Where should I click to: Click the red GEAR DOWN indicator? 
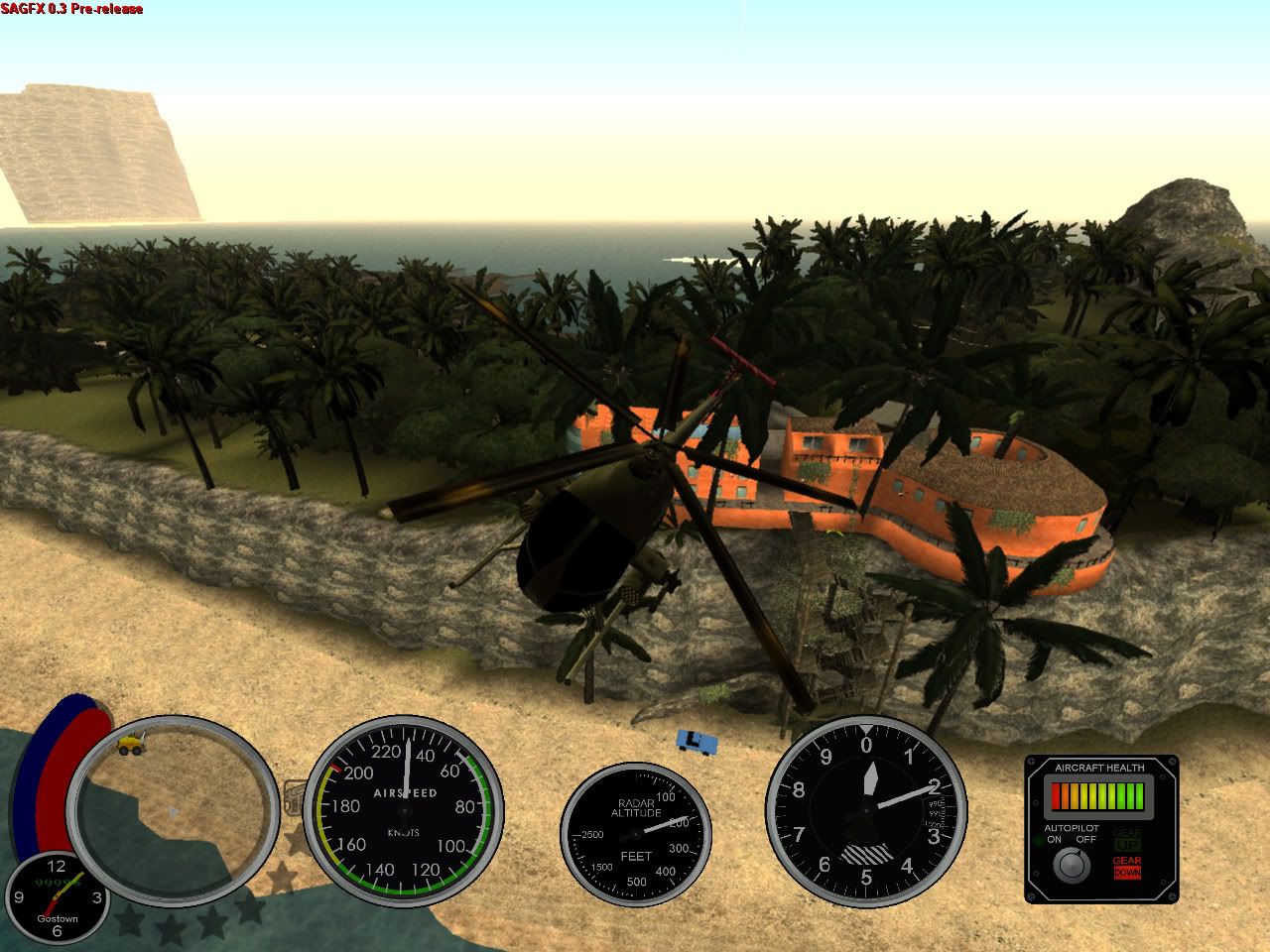1126,867
